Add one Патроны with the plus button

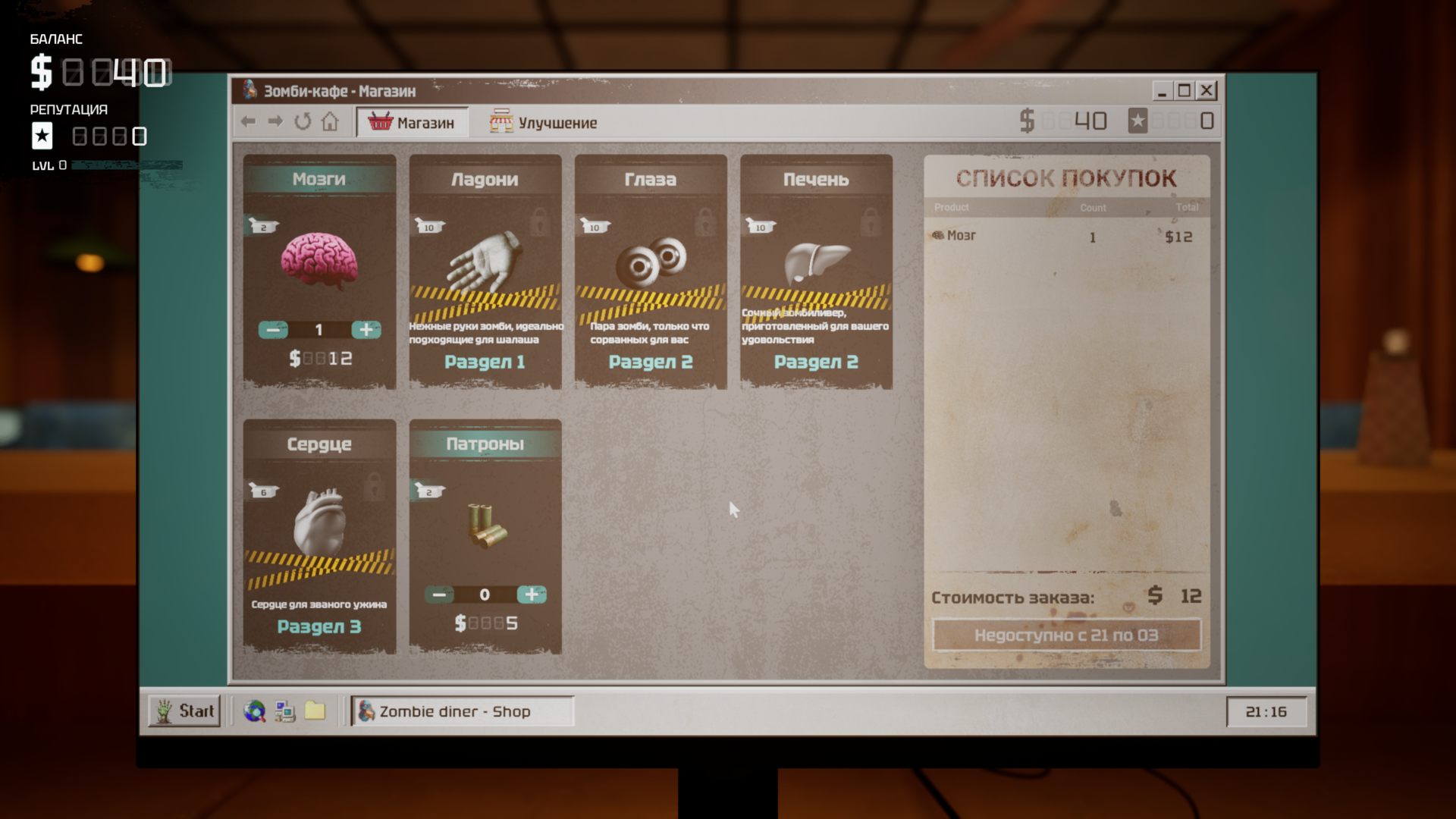point(532,595)
